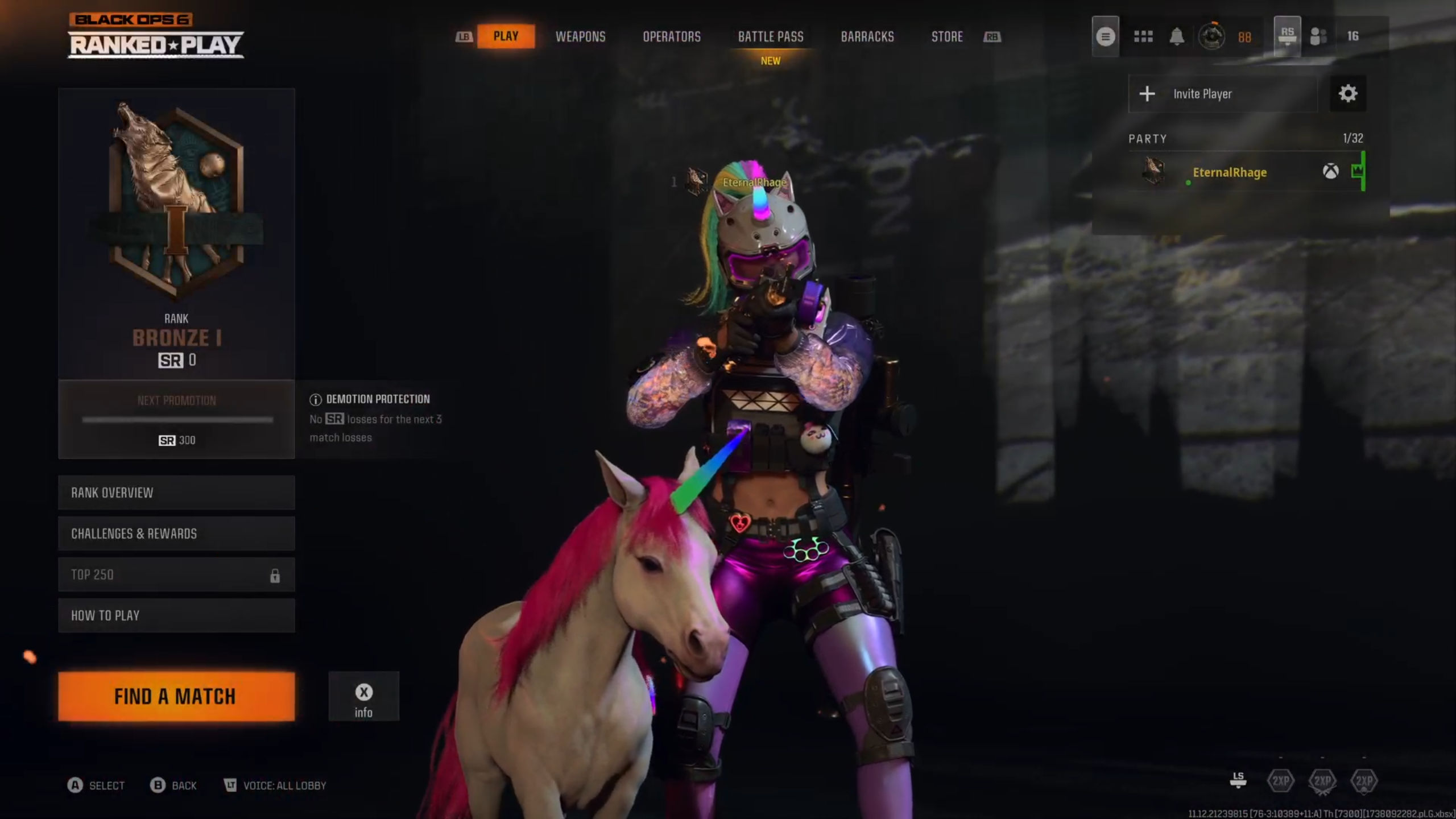Image resolution: width=1456 pixels, height=819 pixels.
Task: Go to the Barracks tab
Action: coord(867,36)
